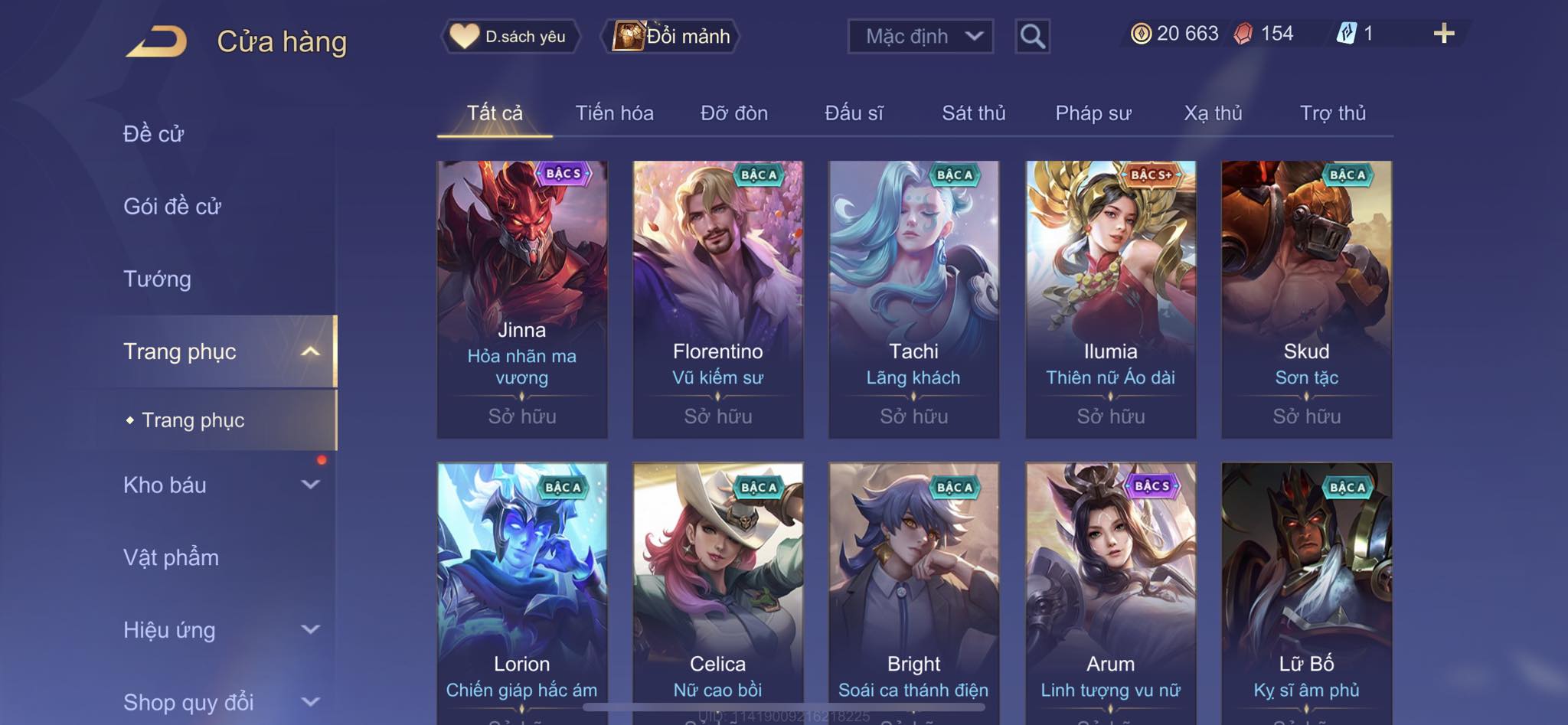
Task: Open the Đổi mảnh exchange
Action: [671, 36]
